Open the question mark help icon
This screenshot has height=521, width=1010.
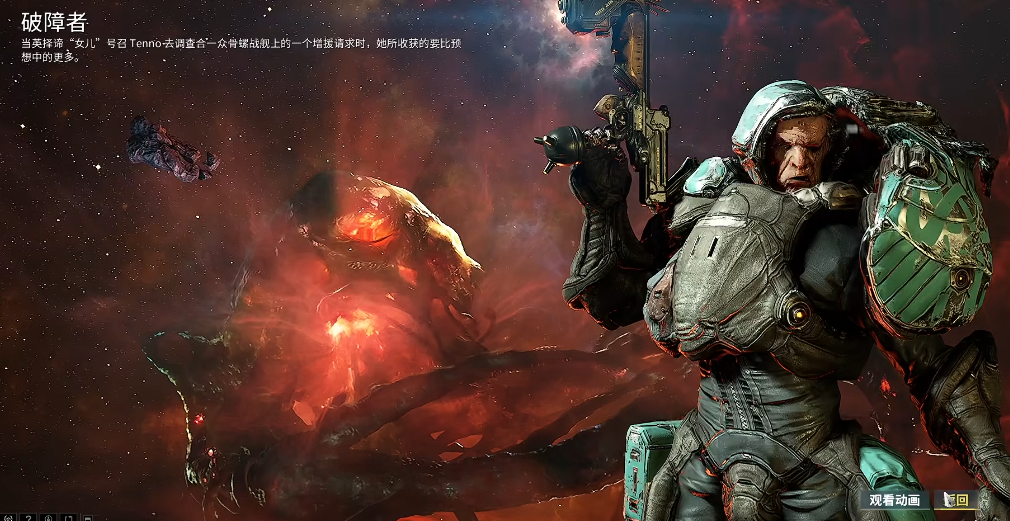29,517
